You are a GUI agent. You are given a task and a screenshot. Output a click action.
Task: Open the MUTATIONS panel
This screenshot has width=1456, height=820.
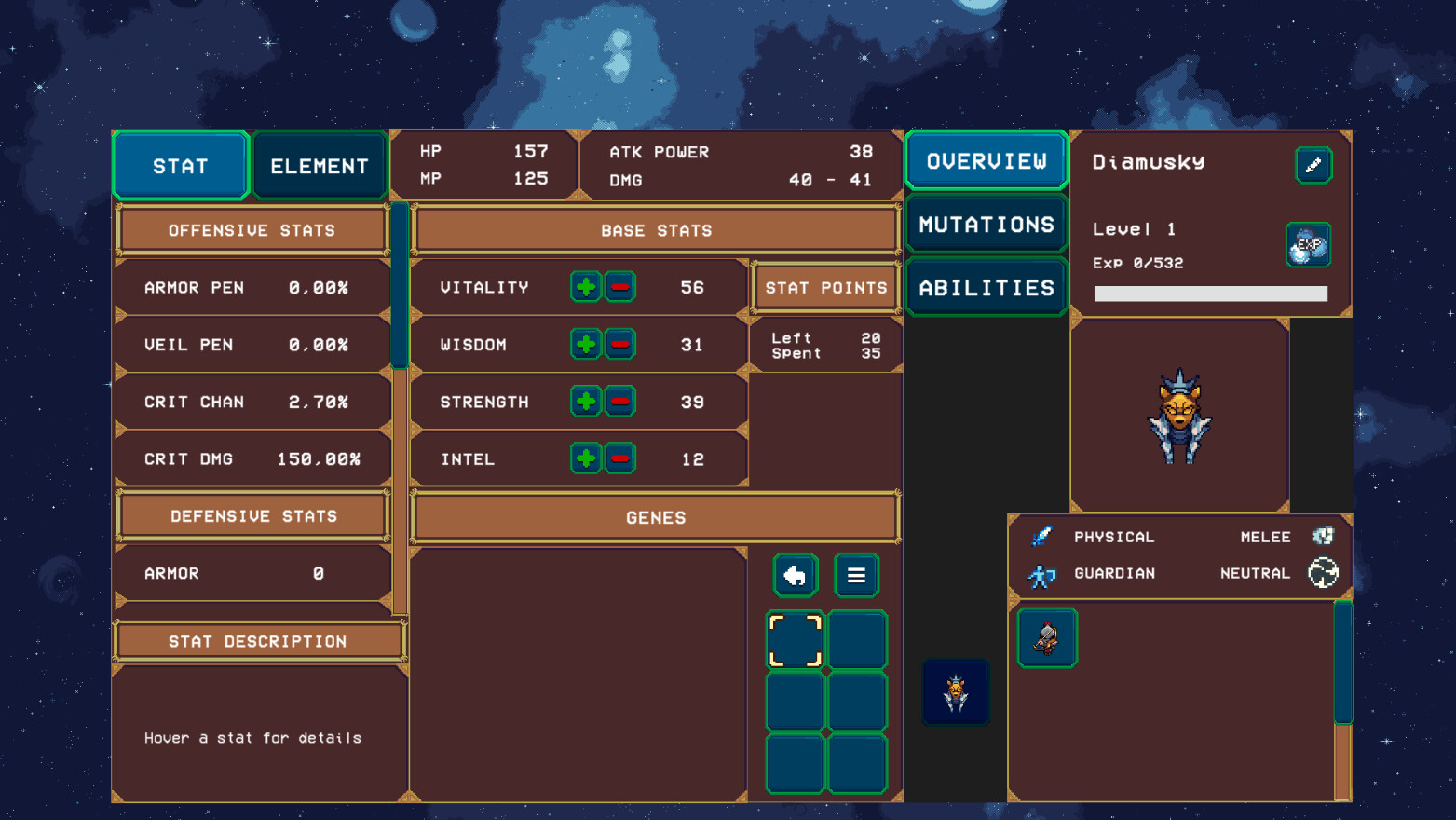tap(985, 224)
